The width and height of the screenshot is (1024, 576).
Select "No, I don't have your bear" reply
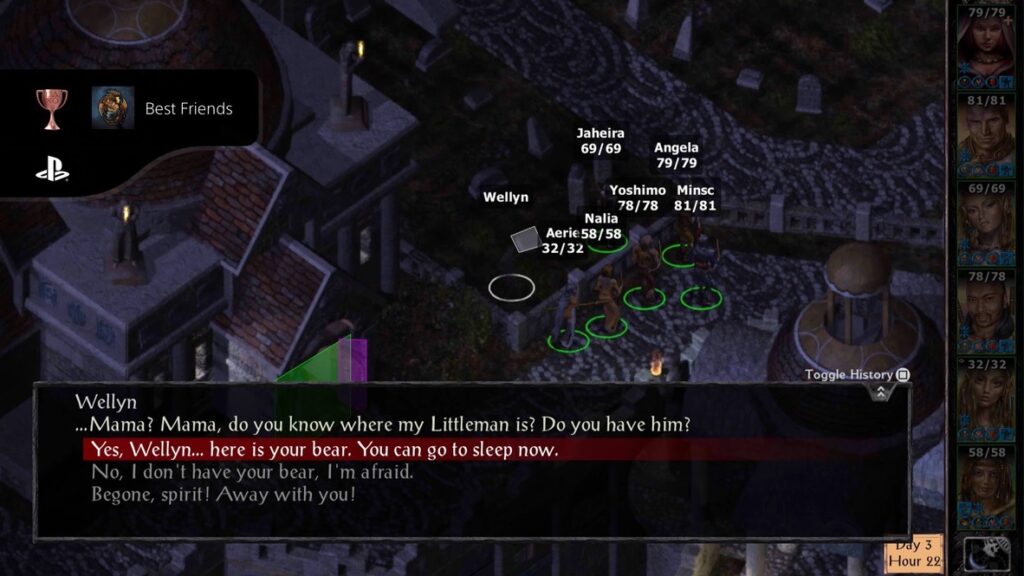[x=252, y=472]
